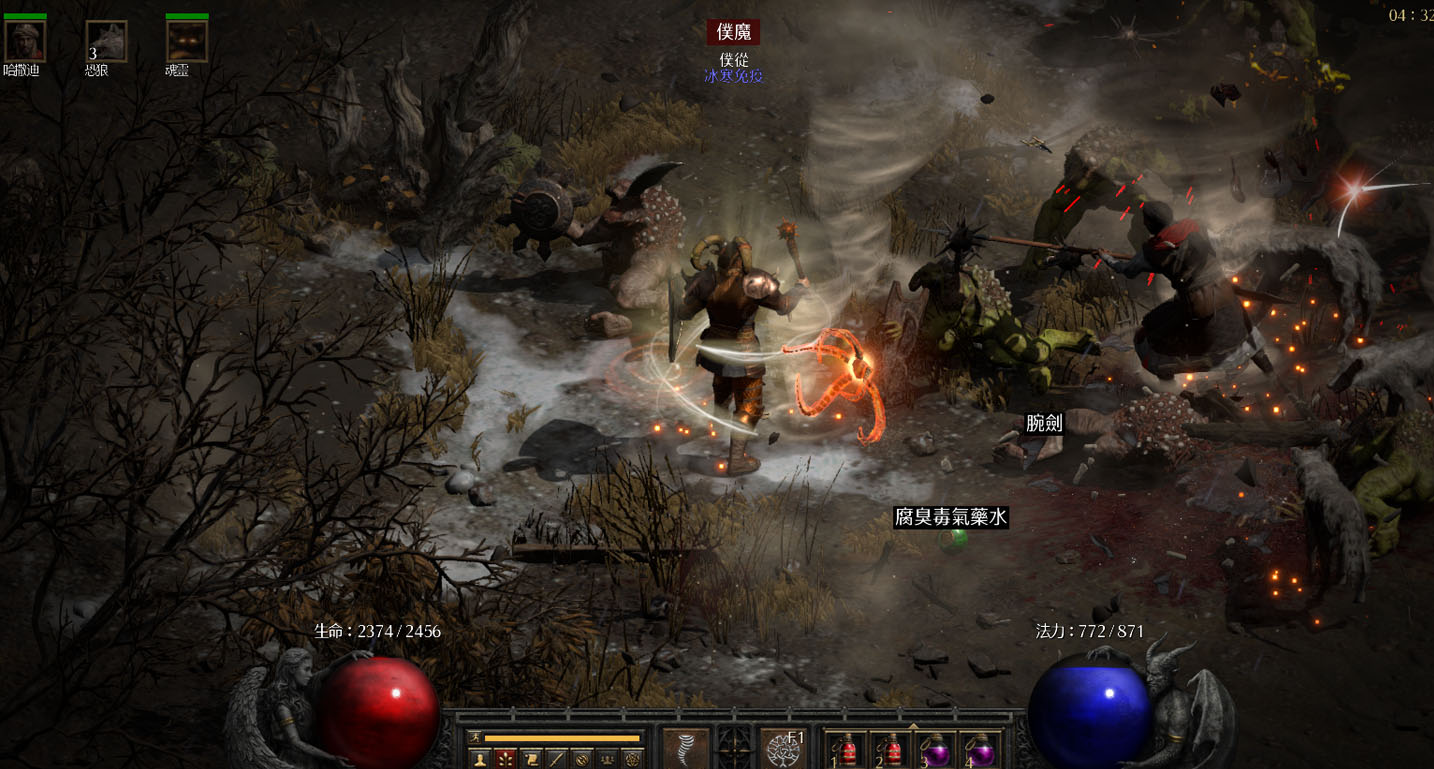Use the red healing potion in belt slot 1
Viewport: 1434px width, 769px height.
click(x=846, y=750)
